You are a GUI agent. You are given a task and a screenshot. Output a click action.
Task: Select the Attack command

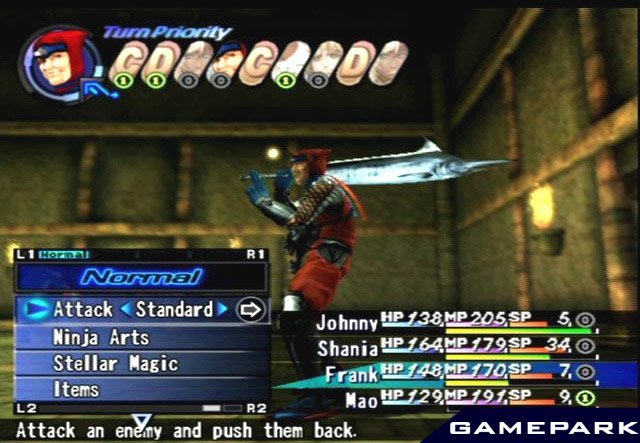[x=83, y=310]
